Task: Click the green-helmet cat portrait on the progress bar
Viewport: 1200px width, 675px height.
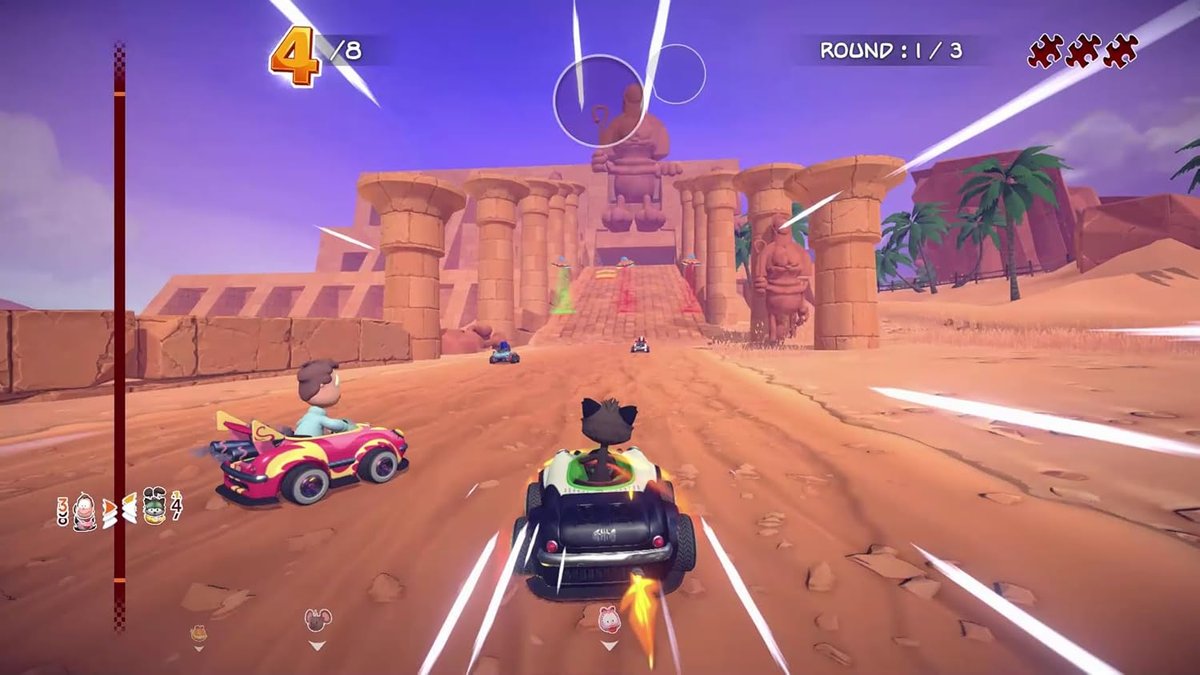Action: 153,507
